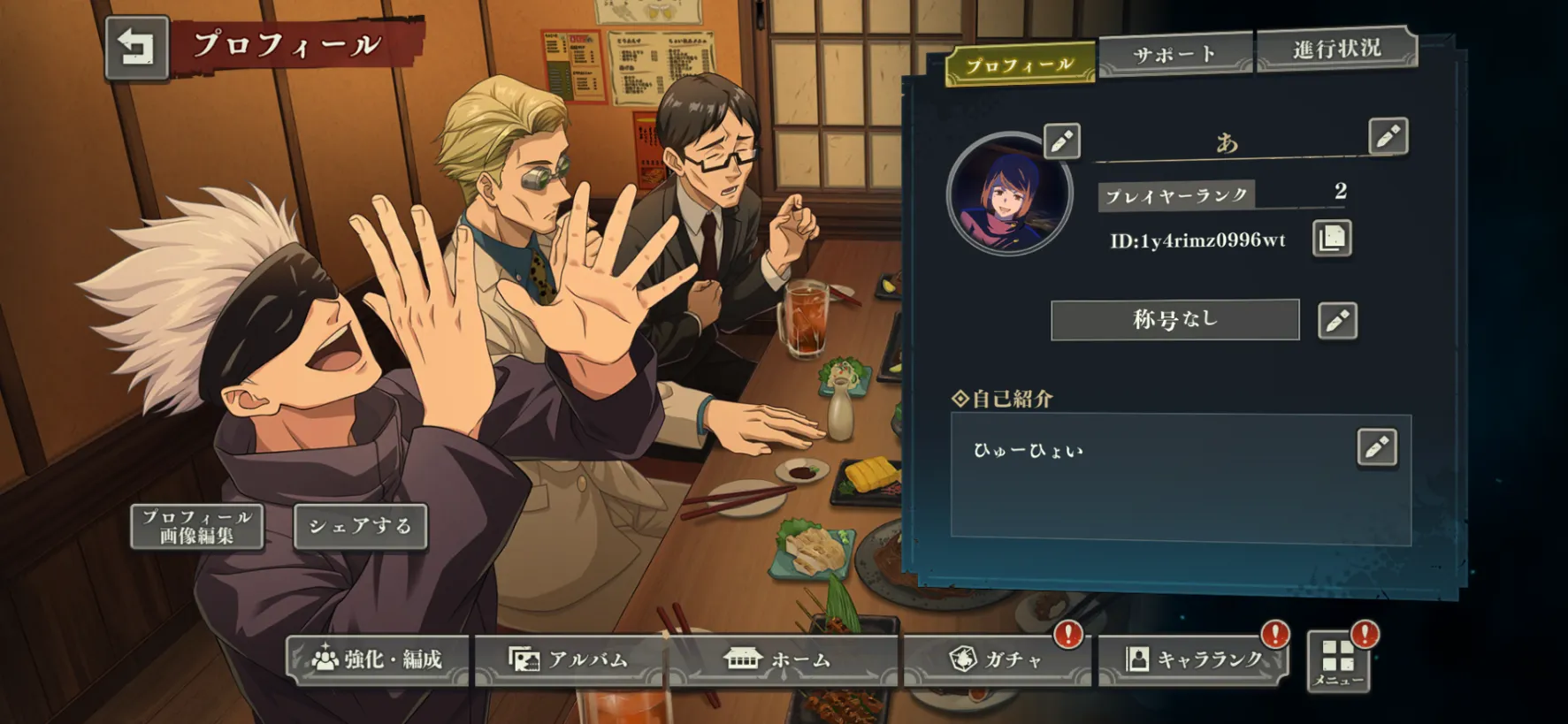Image resolution: width=1568 pixels, height=724 pixels.
Task: Open the 称号なし title field
Action: tap(1174, 319)
